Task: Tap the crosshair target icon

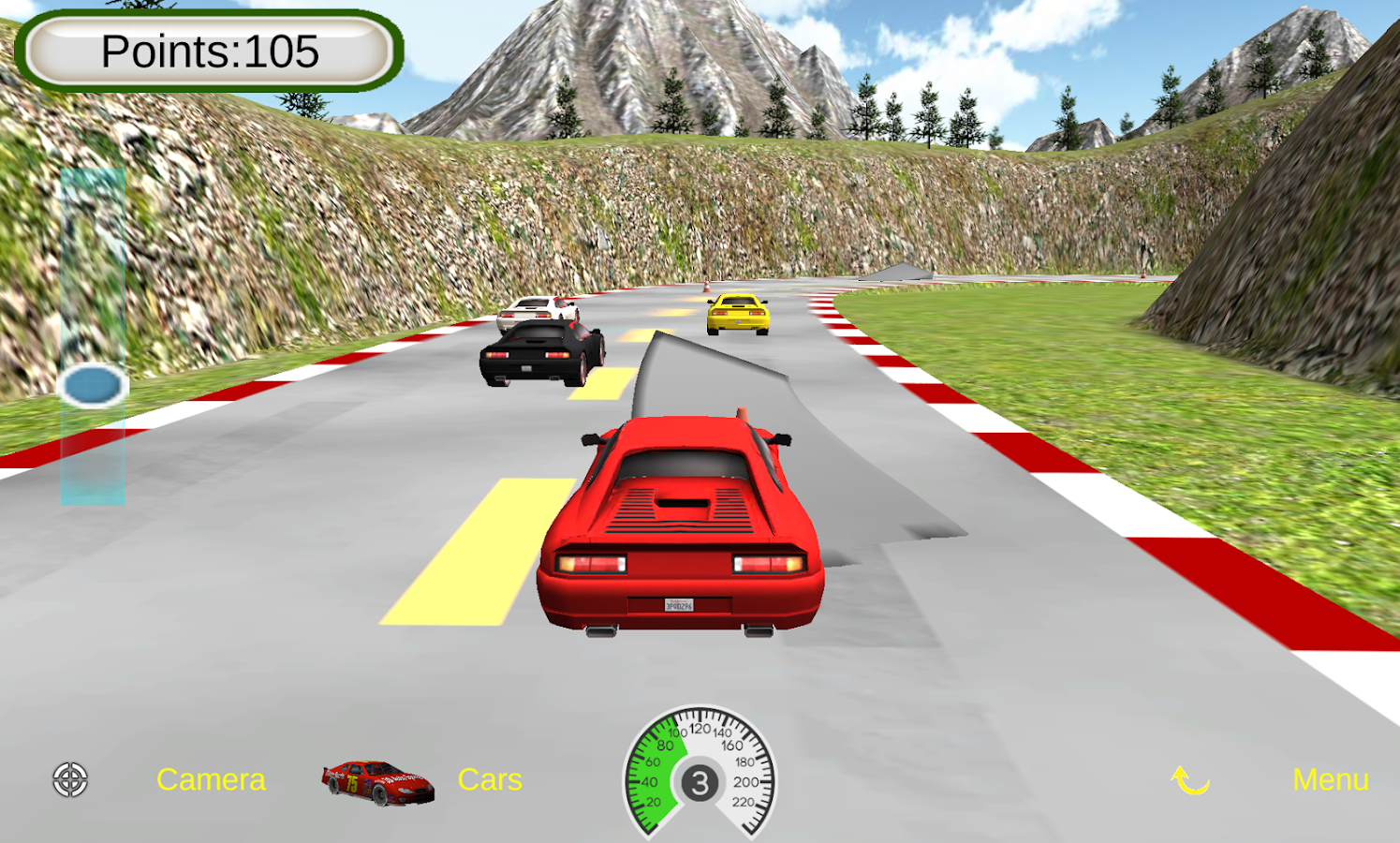Action: click(70, 779)
